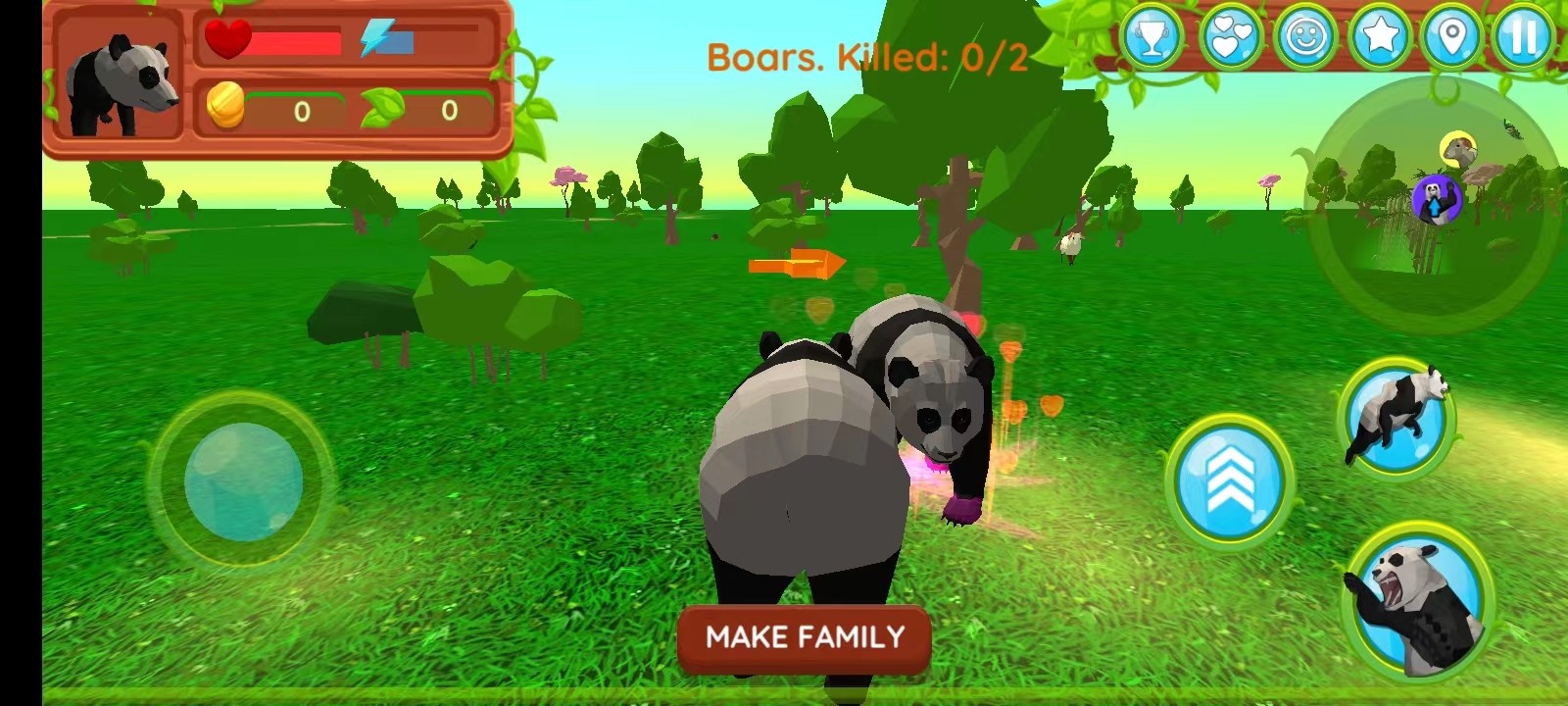Click the smiley face icon
The height and width of the screenshot is (706, 1568).
(x=1304, y=37)
